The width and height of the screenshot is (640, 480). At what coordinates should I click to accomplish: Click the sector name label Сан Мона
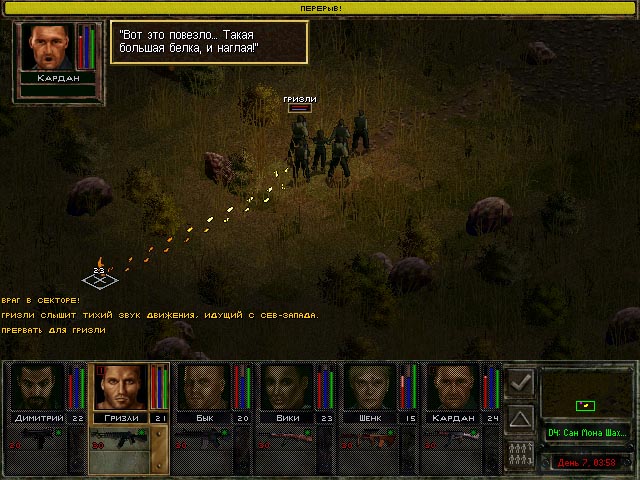[x=588, y=433]
